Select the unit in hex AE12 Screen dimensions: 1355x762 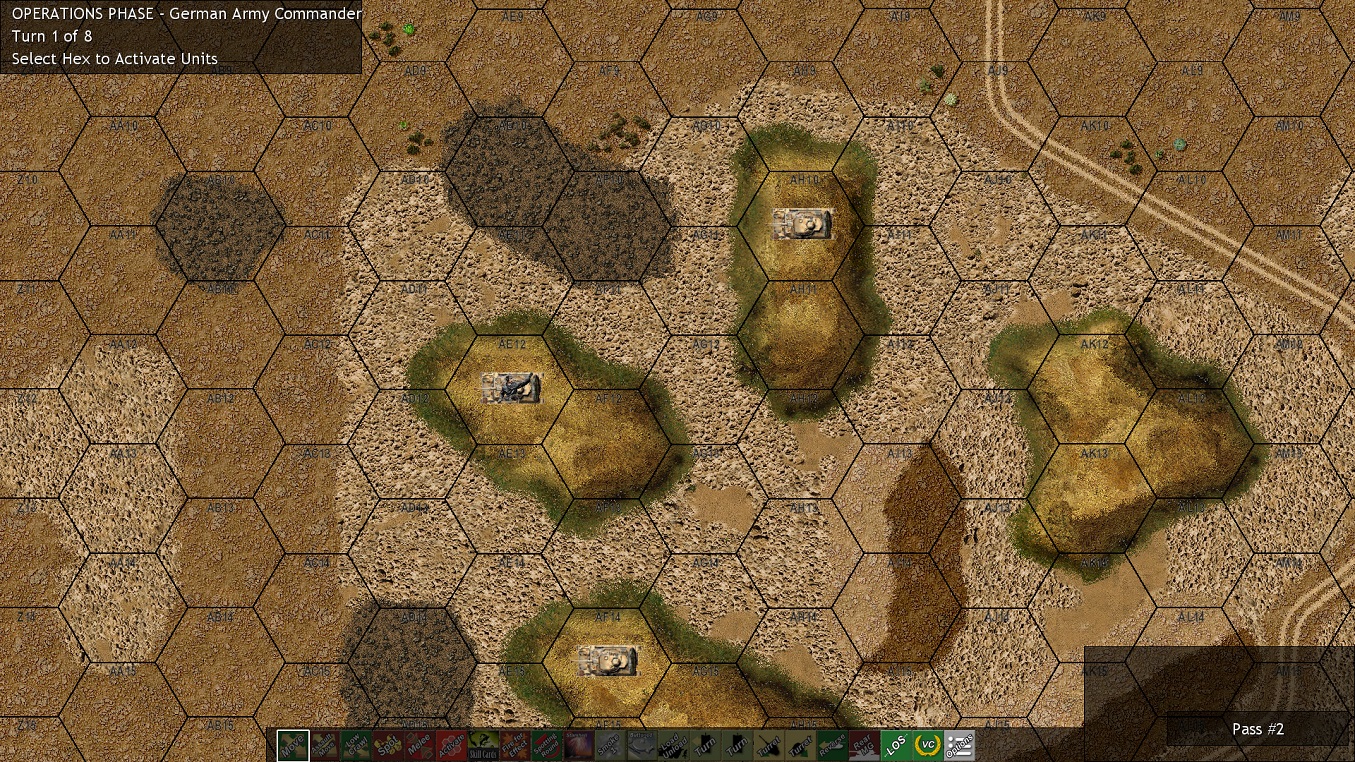pos(511,388)
